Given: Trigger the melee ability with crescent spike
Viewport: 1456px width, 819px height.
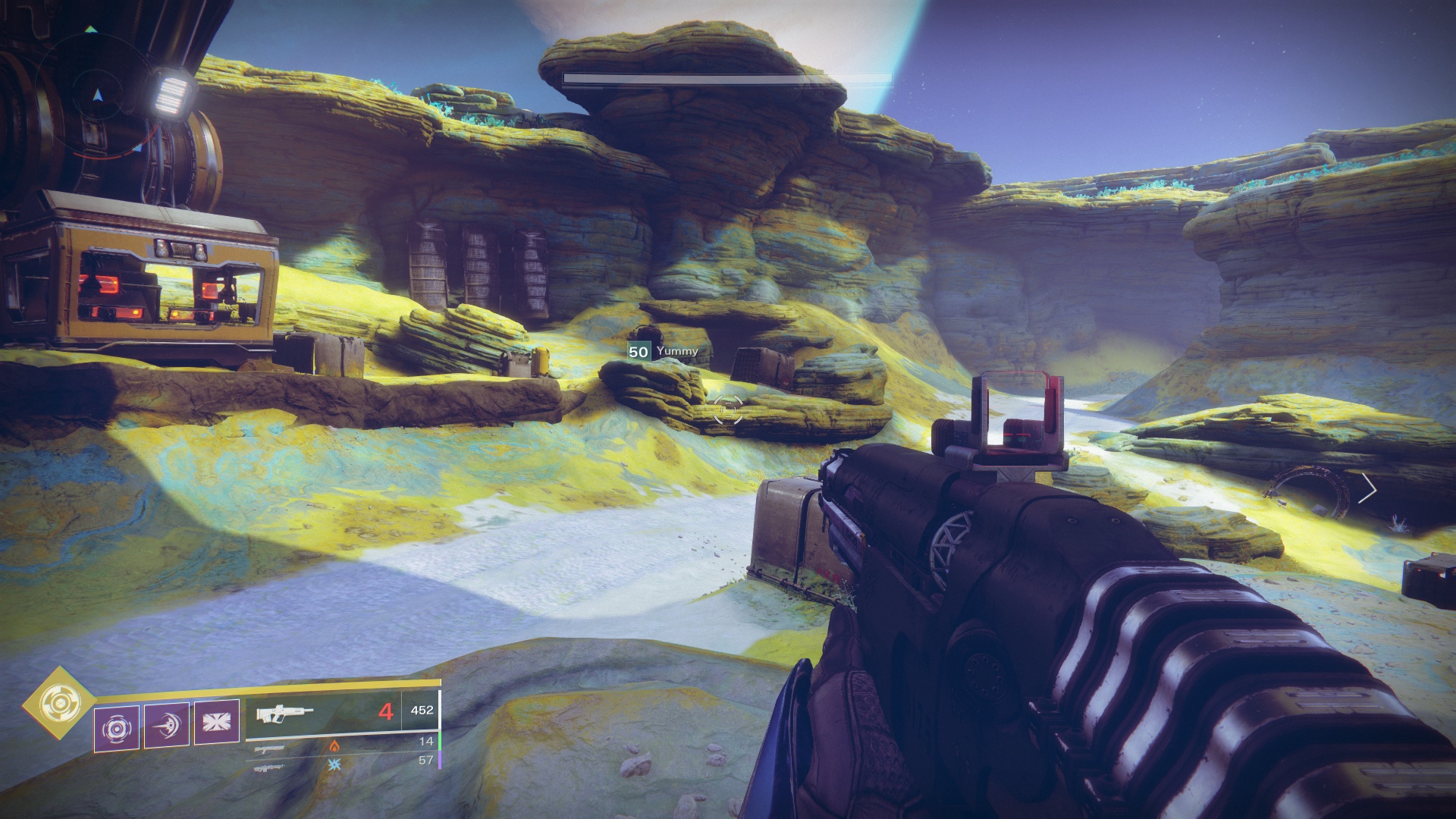Looking at the screenshot, I should pos(167,724).
